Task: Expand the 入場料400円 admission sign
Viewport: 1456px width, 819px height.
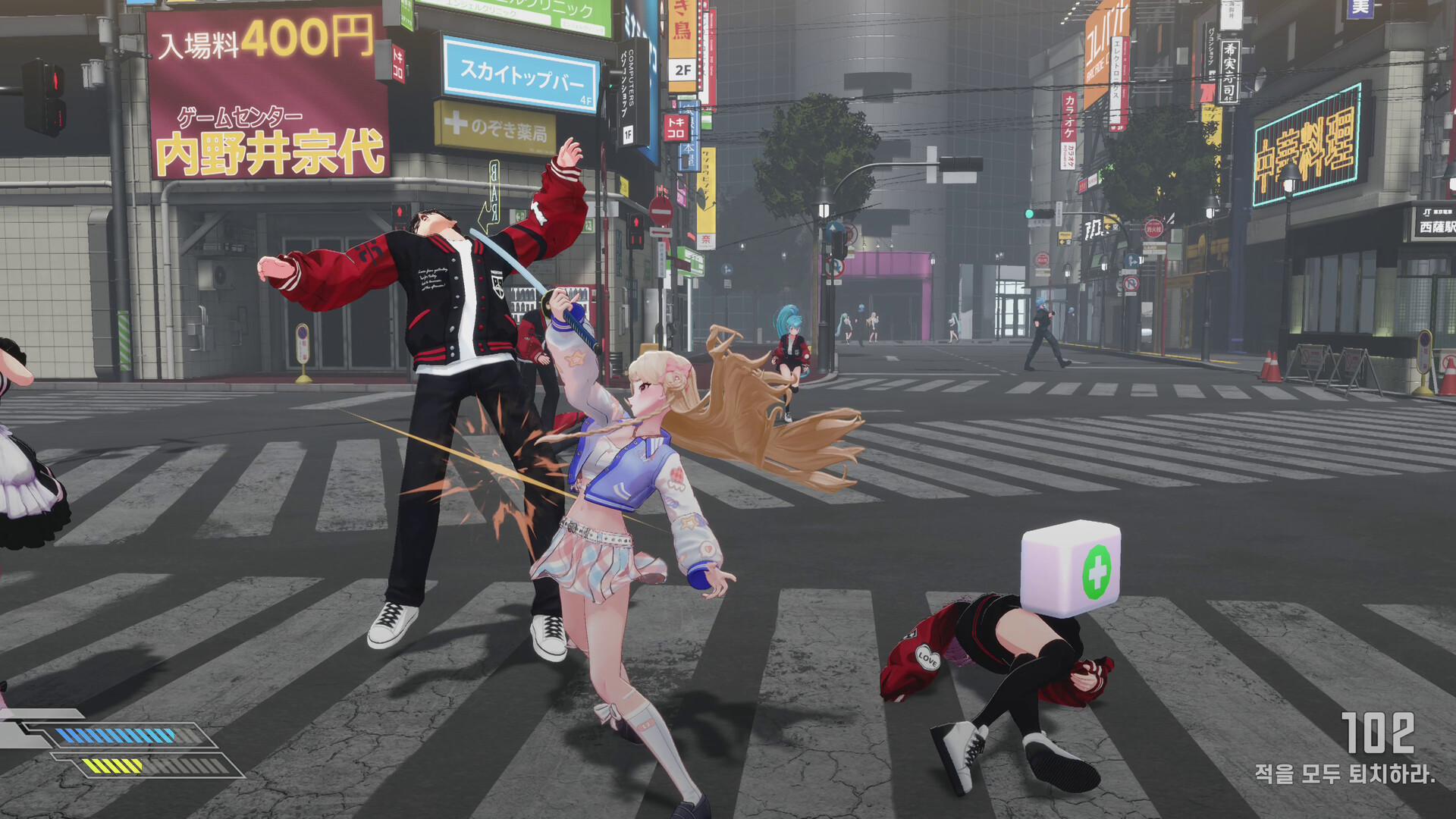Action: point(265,36)
